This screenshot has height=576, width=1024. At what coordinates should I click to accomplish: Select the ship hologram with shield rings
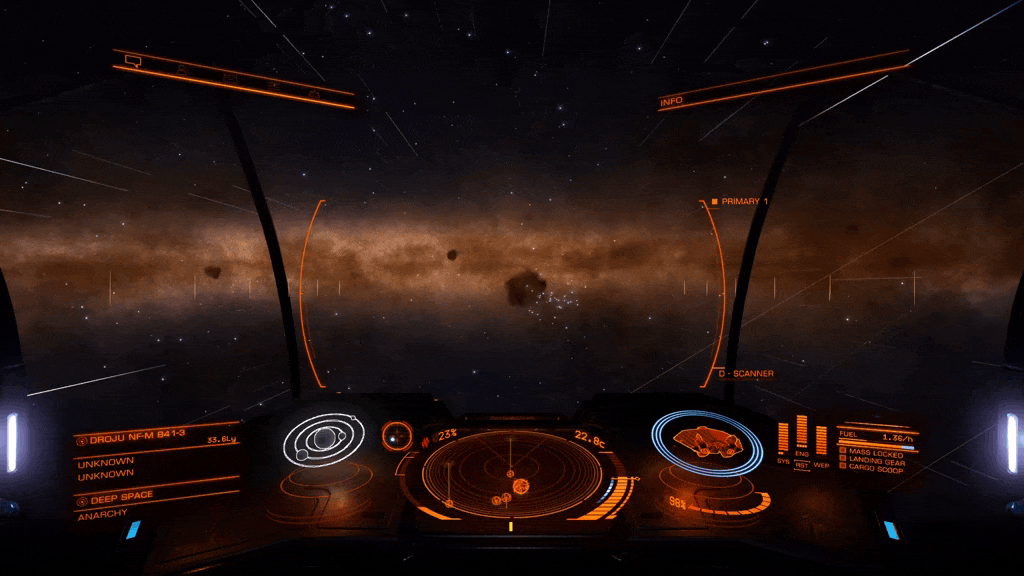point(707,440)
